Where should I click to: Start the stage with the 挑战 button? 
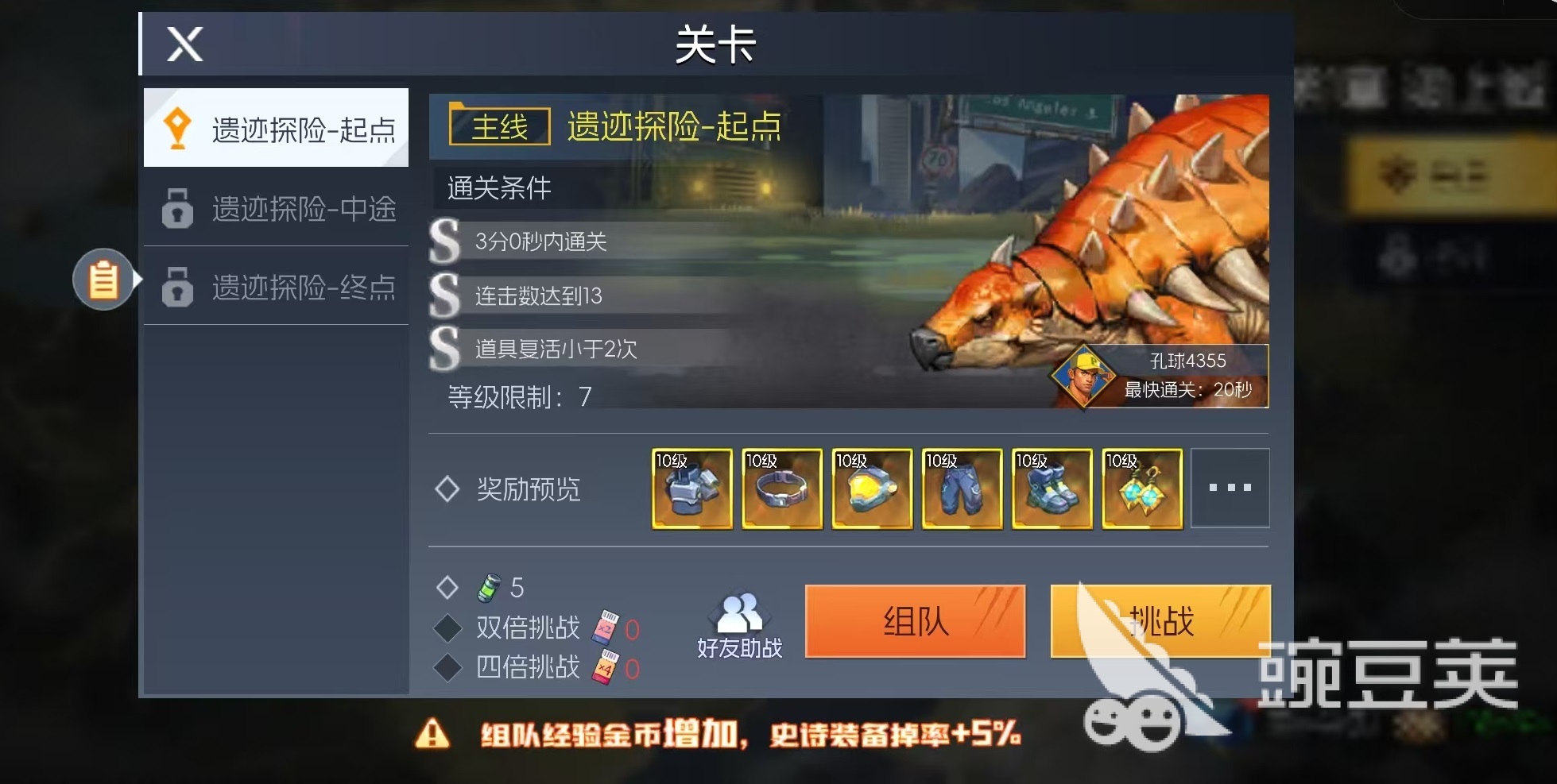[1160, 623]
